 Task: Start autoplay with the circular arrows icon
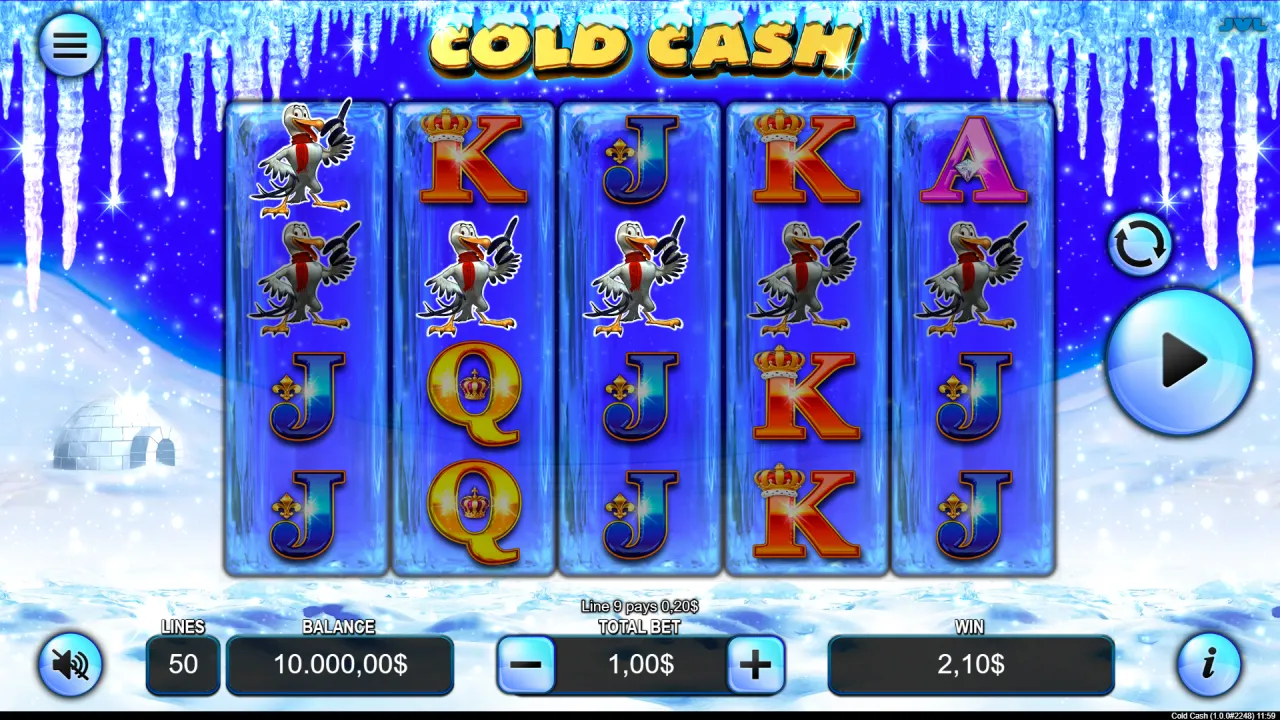pyautogui.click(x=1140, y=245)
